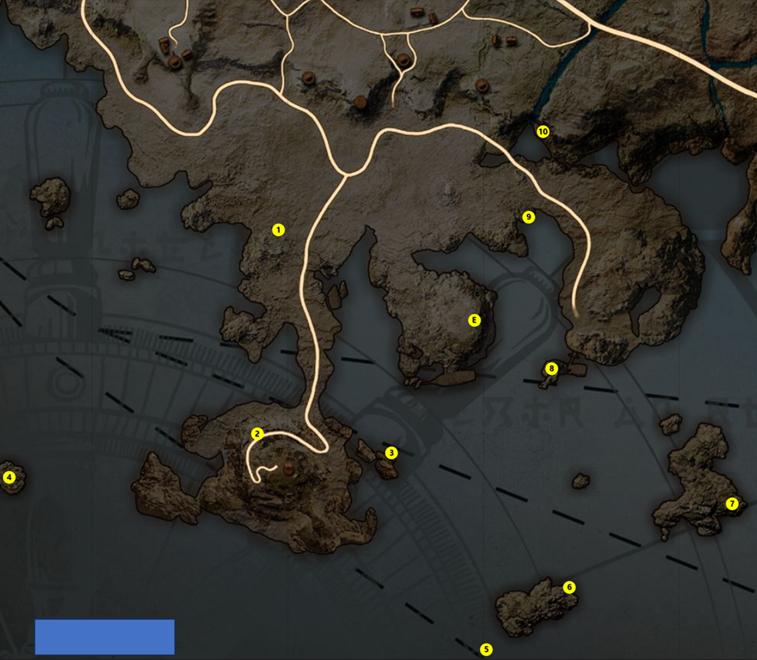Pick map marker number 6
Viewport: 757px width, 660px height.
tap(569, 587)
